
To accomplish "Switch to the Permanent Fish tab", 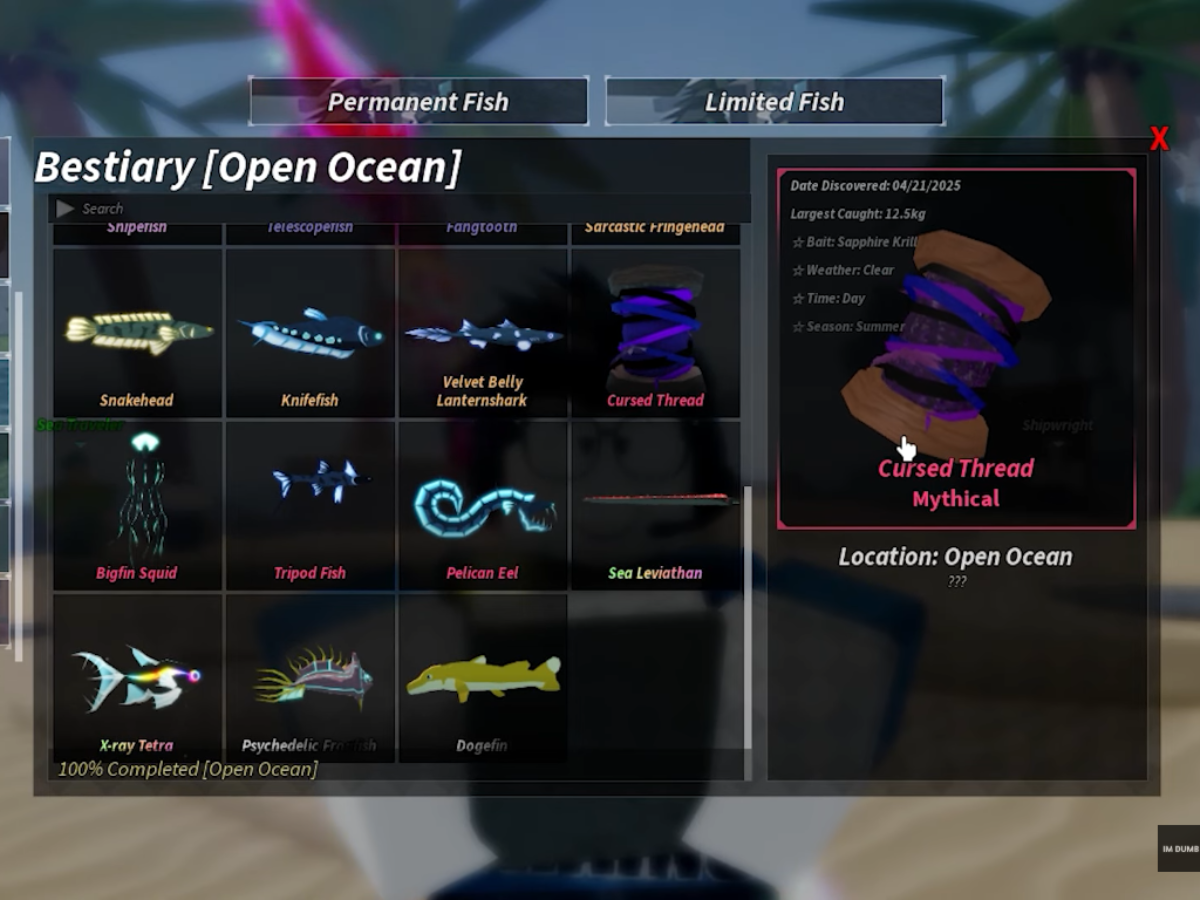I will 418,102.
